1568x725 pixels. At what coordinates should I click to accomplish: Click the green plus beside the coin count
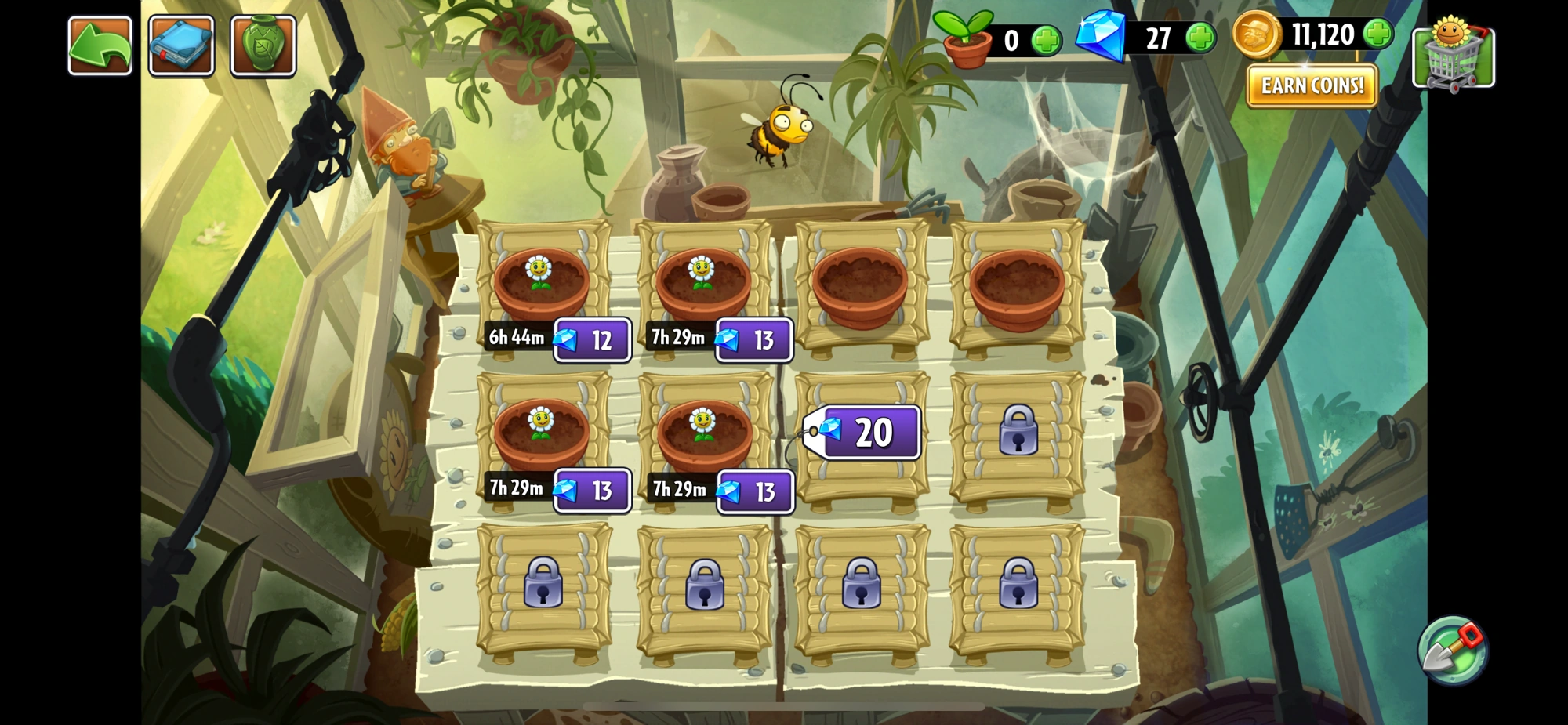click(1377, 35)
